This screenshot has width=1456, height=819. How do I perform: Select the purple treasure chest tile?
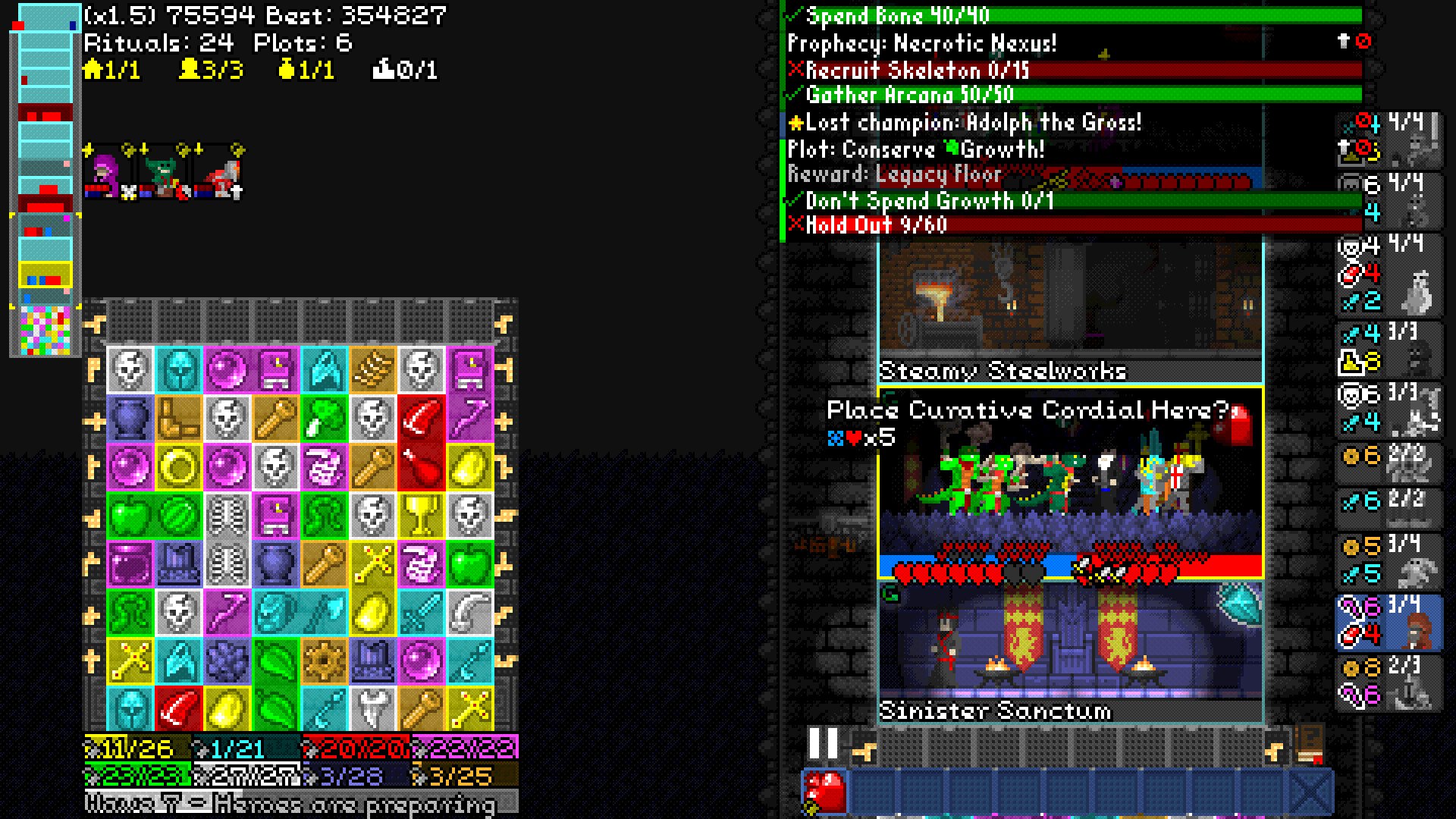[x=130, y=564]
